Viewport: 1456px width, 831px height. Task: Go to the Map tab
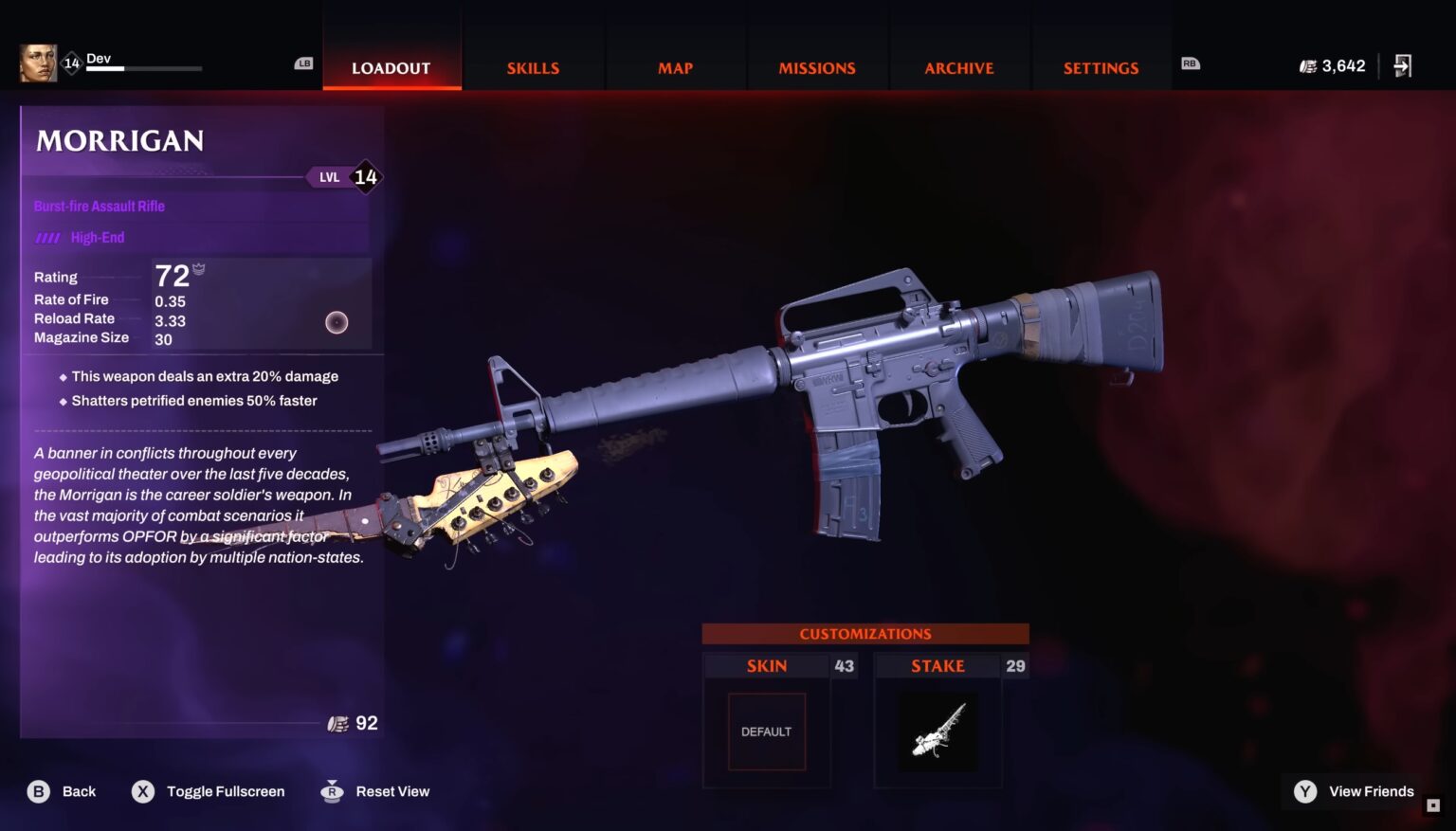[x=675, y=68]
